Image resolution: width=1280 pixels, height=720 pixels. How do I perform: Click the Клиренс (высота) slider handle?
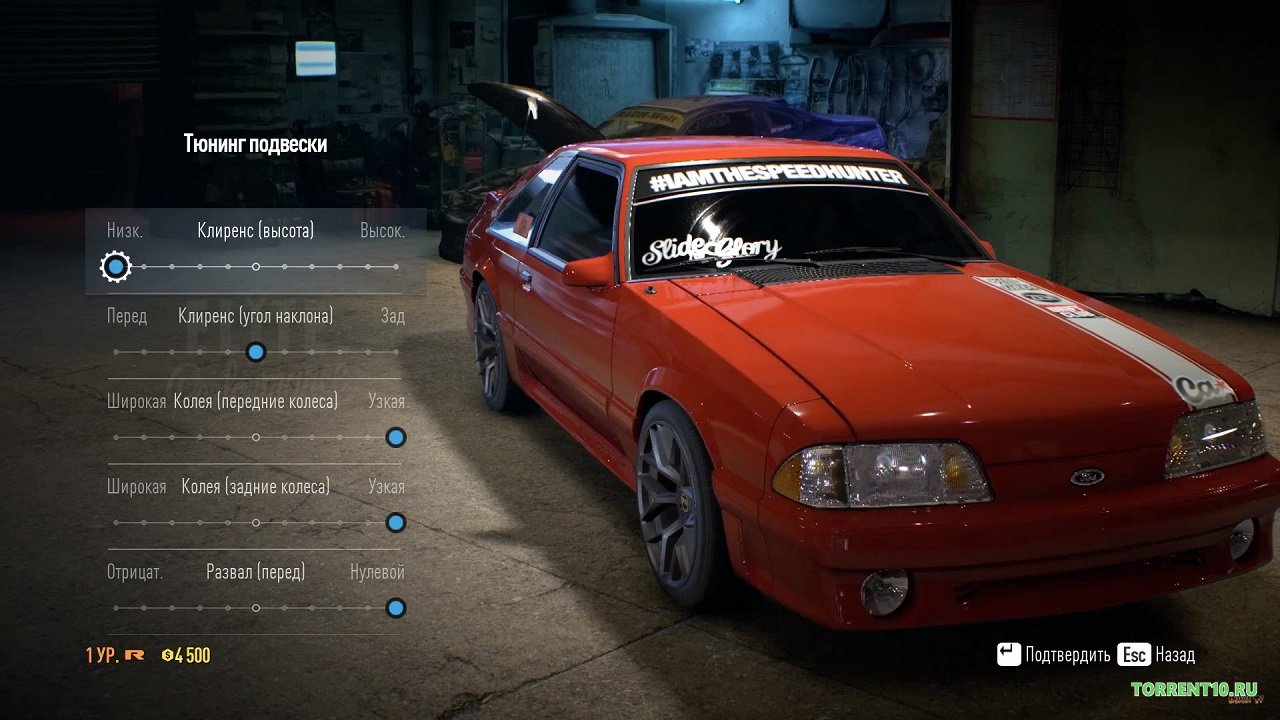point(117,267)
